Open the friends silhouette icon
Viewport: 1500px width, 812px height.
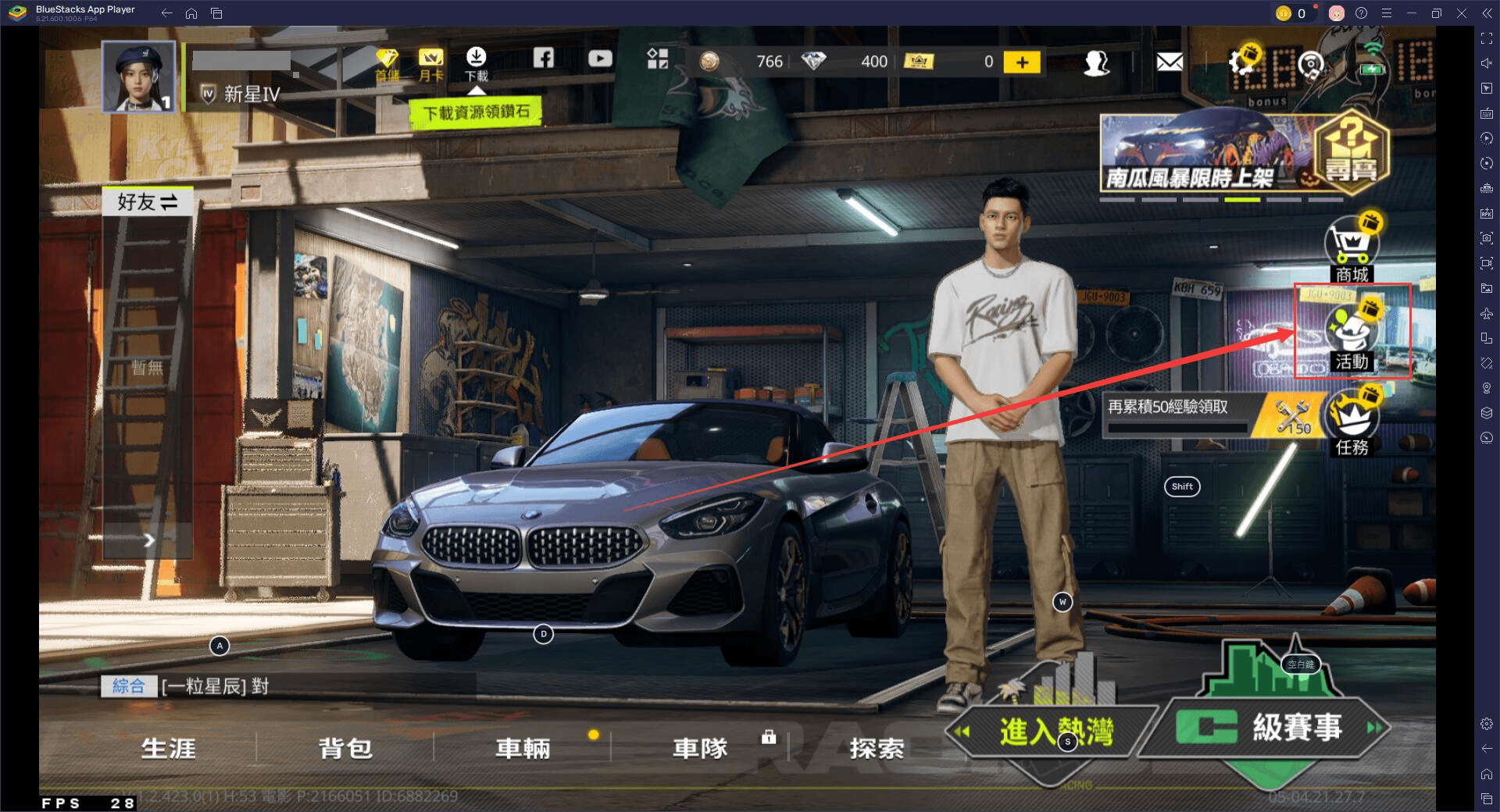[1096, 62]
